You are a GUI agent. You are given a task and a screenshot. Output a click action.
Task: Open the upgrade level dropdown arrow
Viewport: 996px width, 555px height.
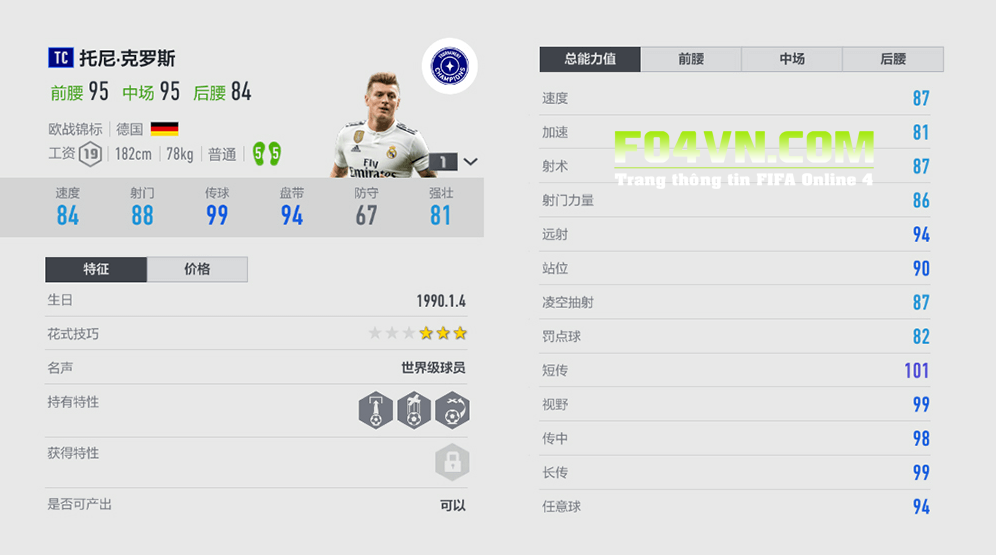click(471, 162)
